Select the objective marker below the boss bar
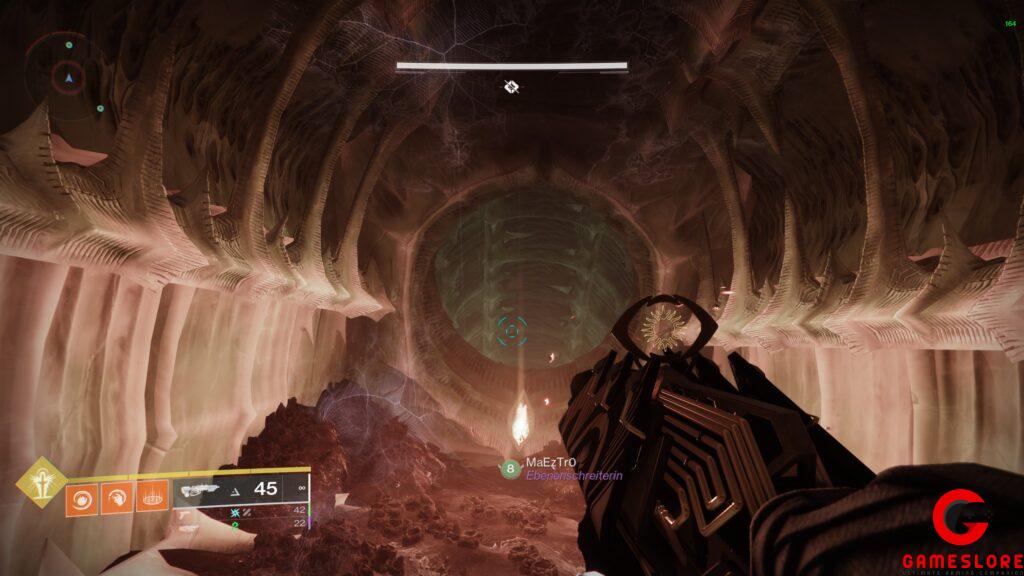1024x576 pixels. [x=511, y=87]
